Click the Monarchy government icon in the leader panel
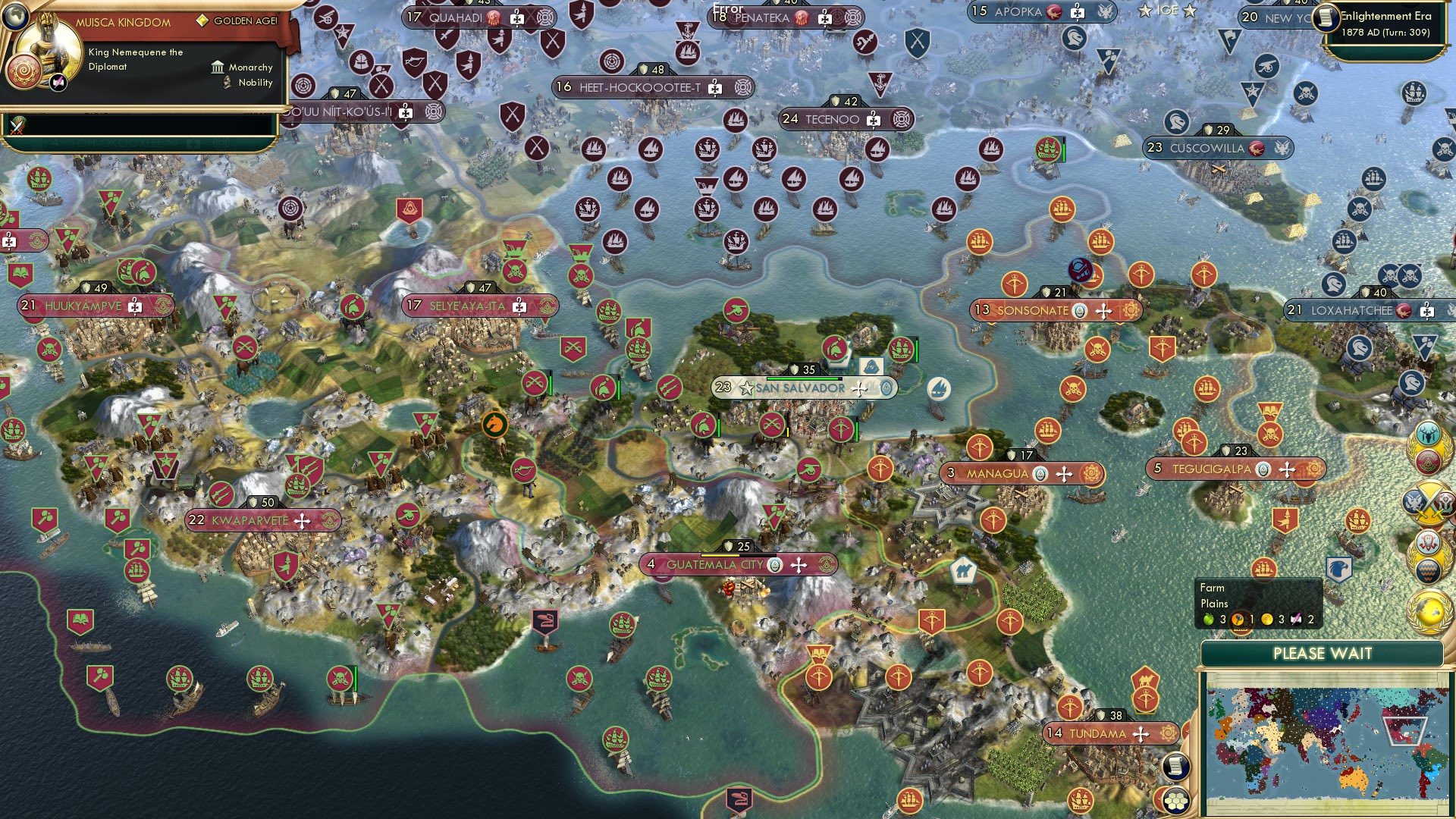The image size is (1456, 819). click(217, 68)
